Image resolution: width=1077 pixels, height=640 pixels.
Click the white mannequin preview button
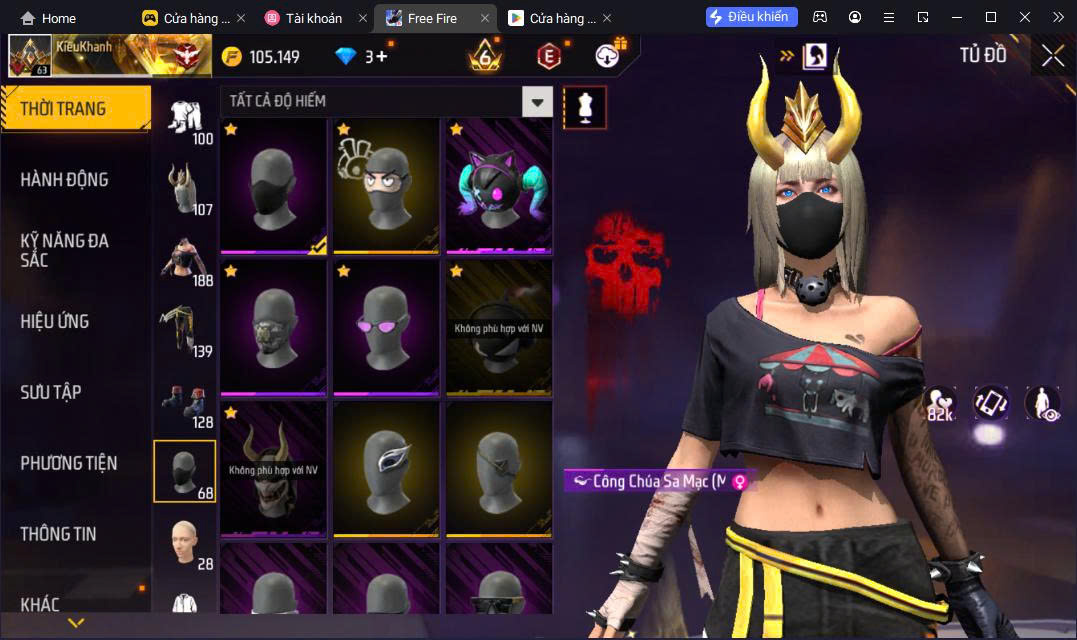[x=585, y=107]
